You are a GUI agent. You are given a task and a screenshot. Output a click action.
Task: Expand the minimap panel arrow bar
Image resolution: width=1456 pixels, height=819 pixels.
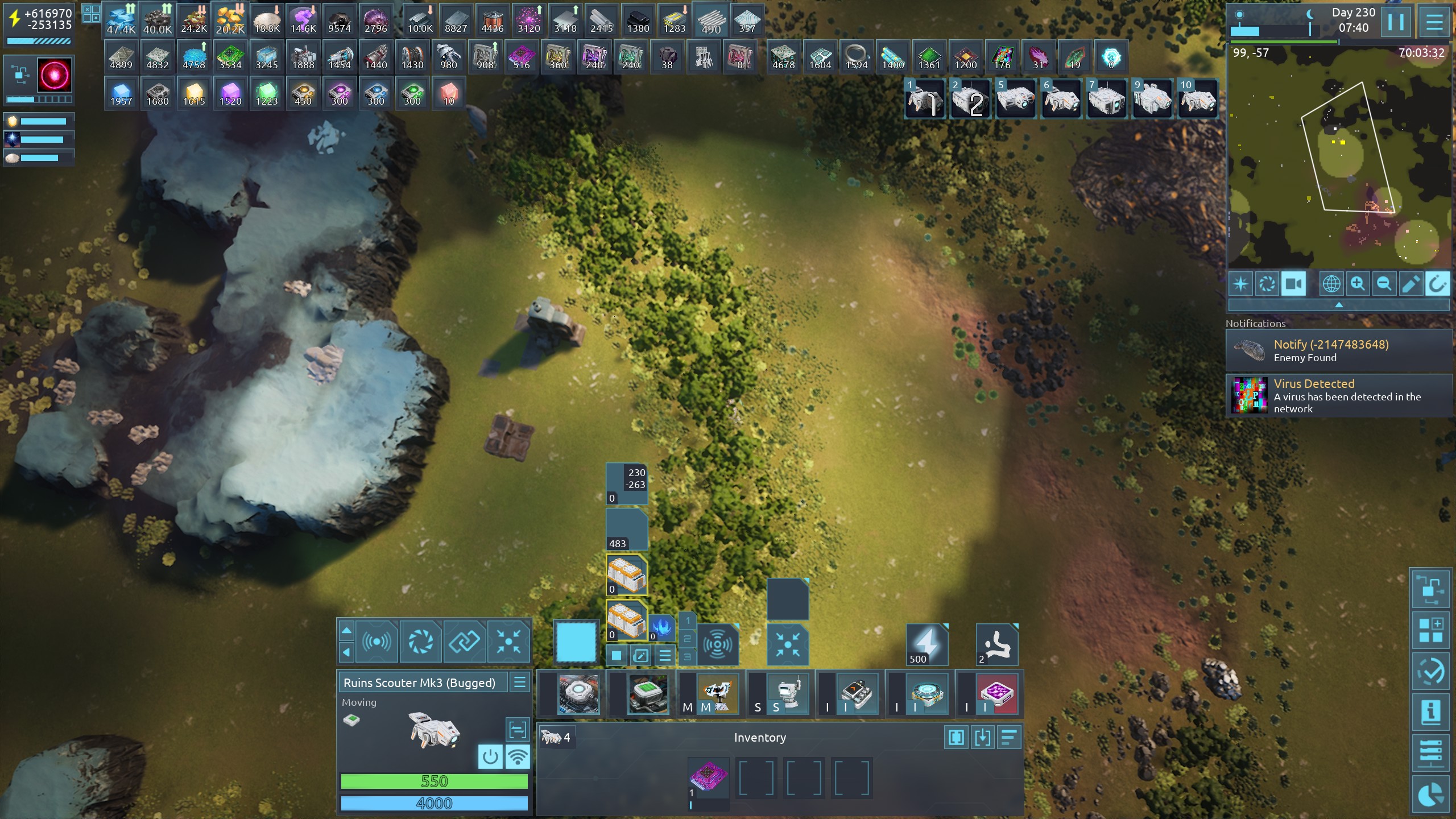point(1339,305)
